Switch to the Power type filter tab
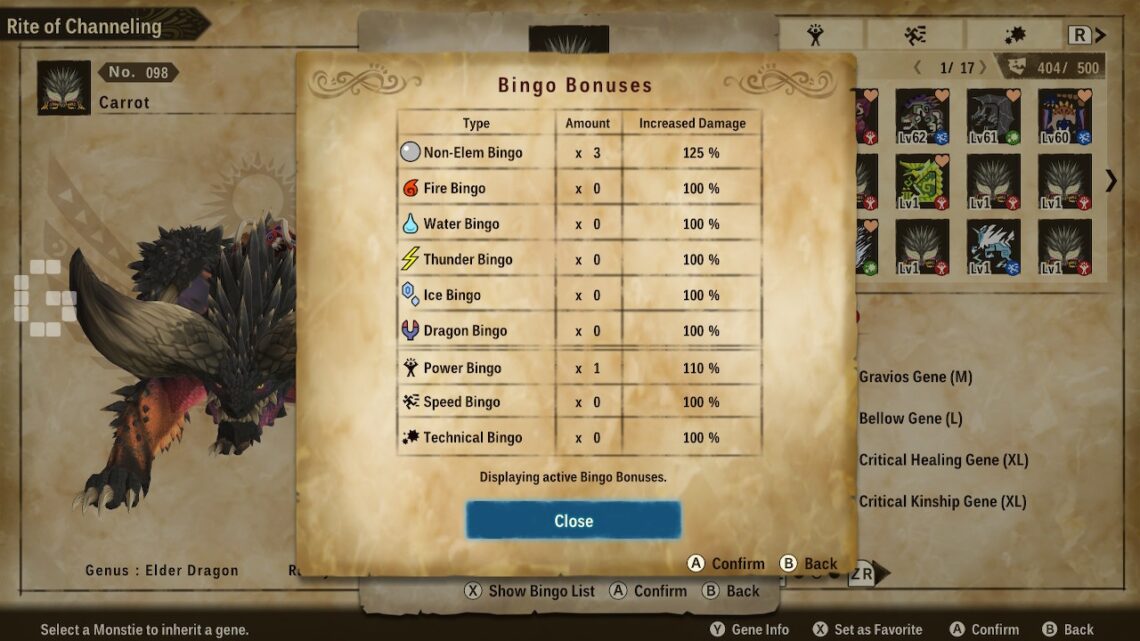Viewport: 1140px width, 641px height. tap(815, 35)
